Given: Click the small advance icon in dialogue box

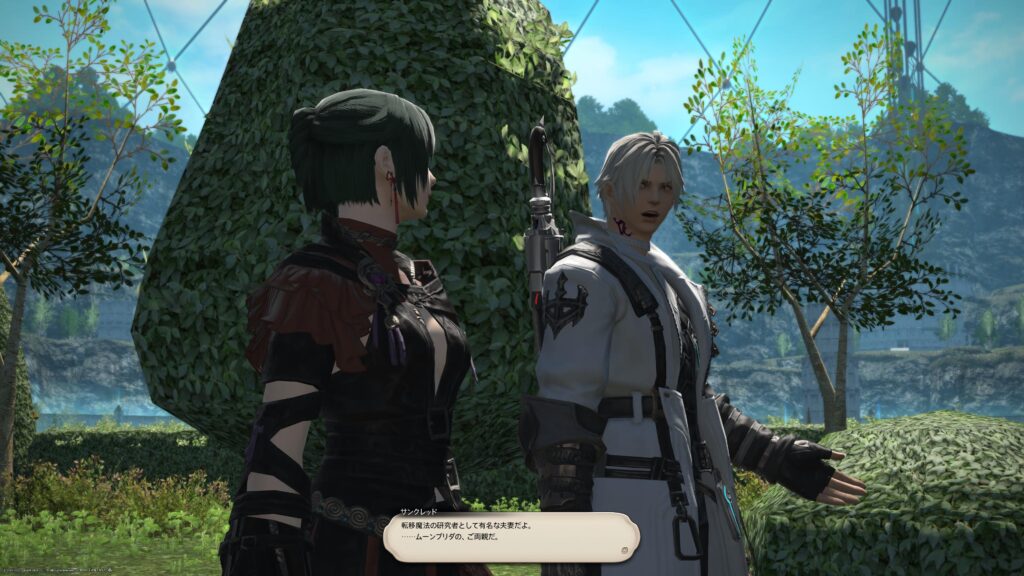Looking at the screenshot, I should tap(623, 549).
